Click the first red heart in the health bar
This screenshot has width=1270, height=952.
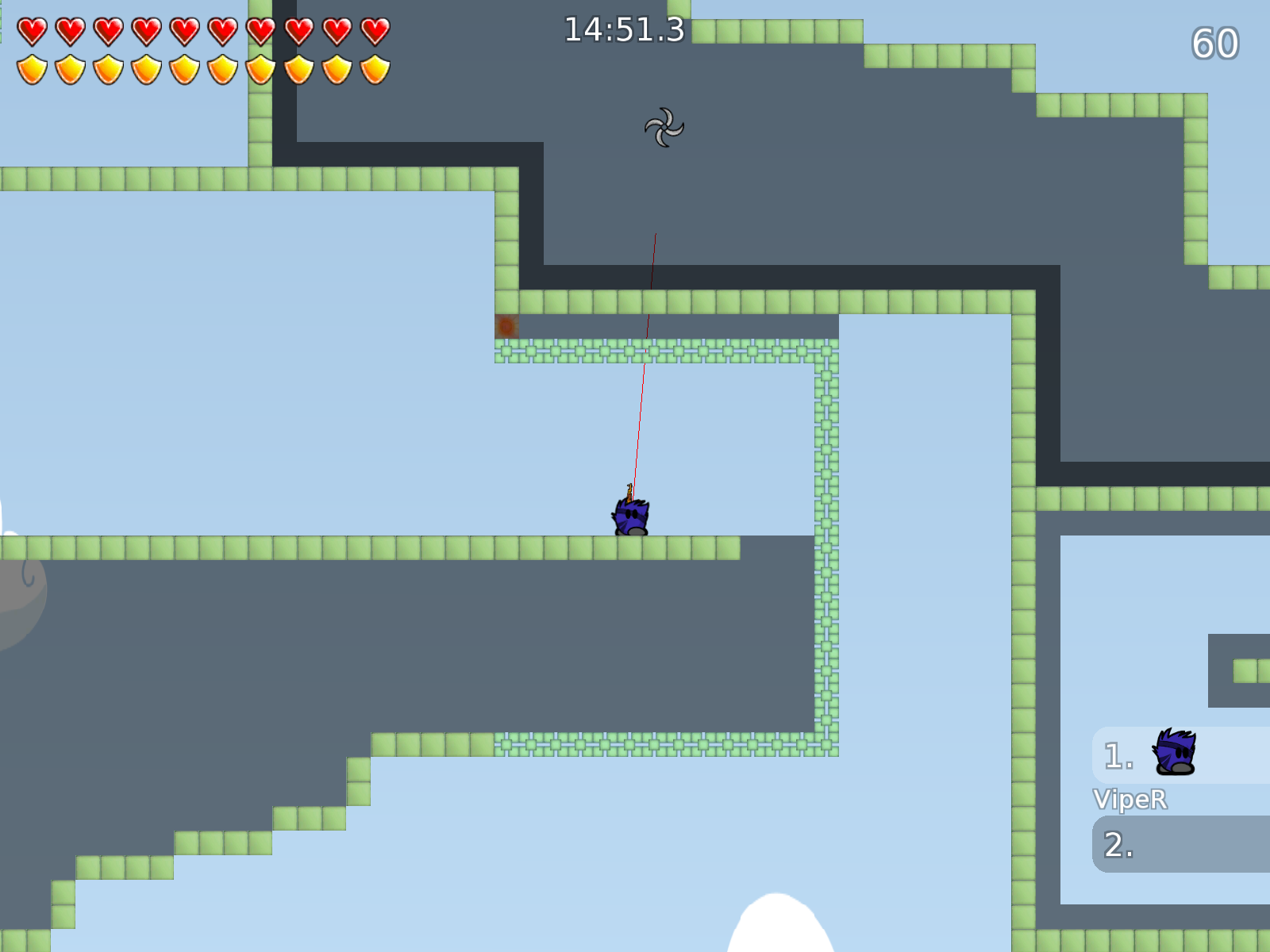(33, 29)
